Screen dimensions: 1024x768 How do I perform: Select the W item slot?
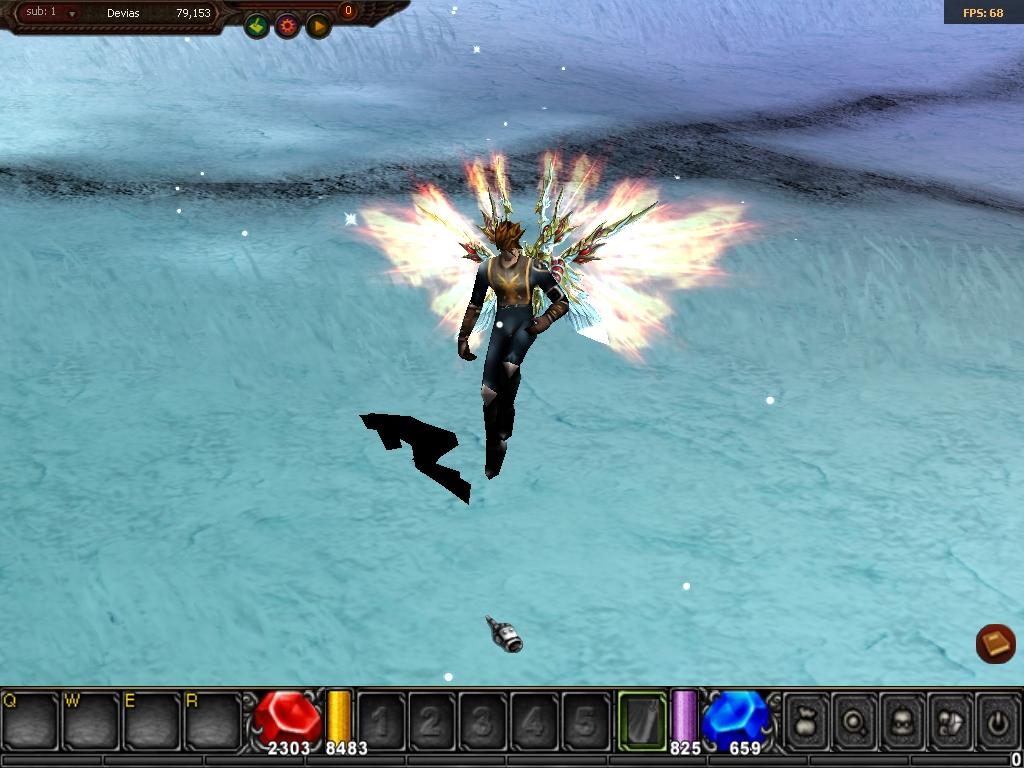91,719
